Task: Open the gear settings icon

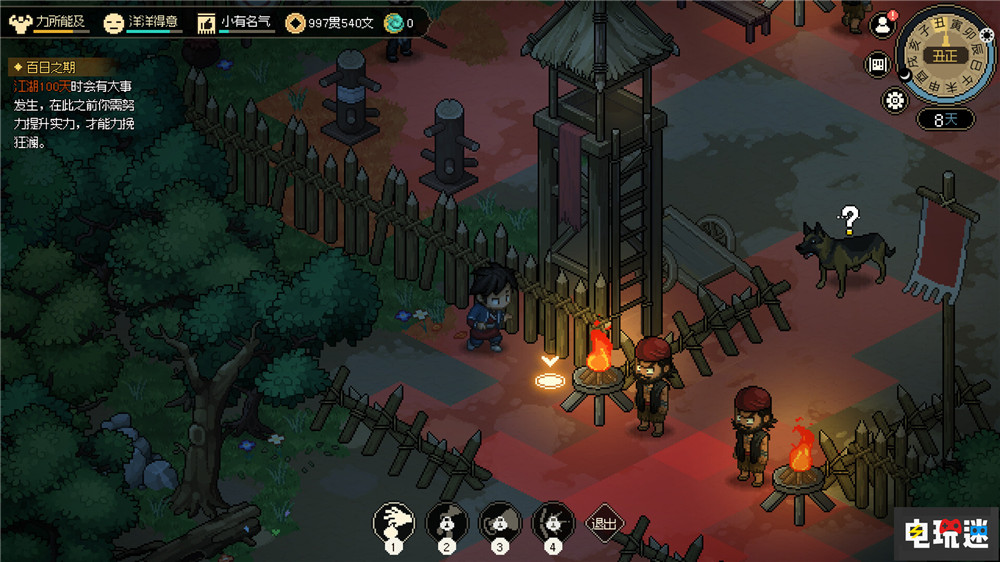Action: 894,100
